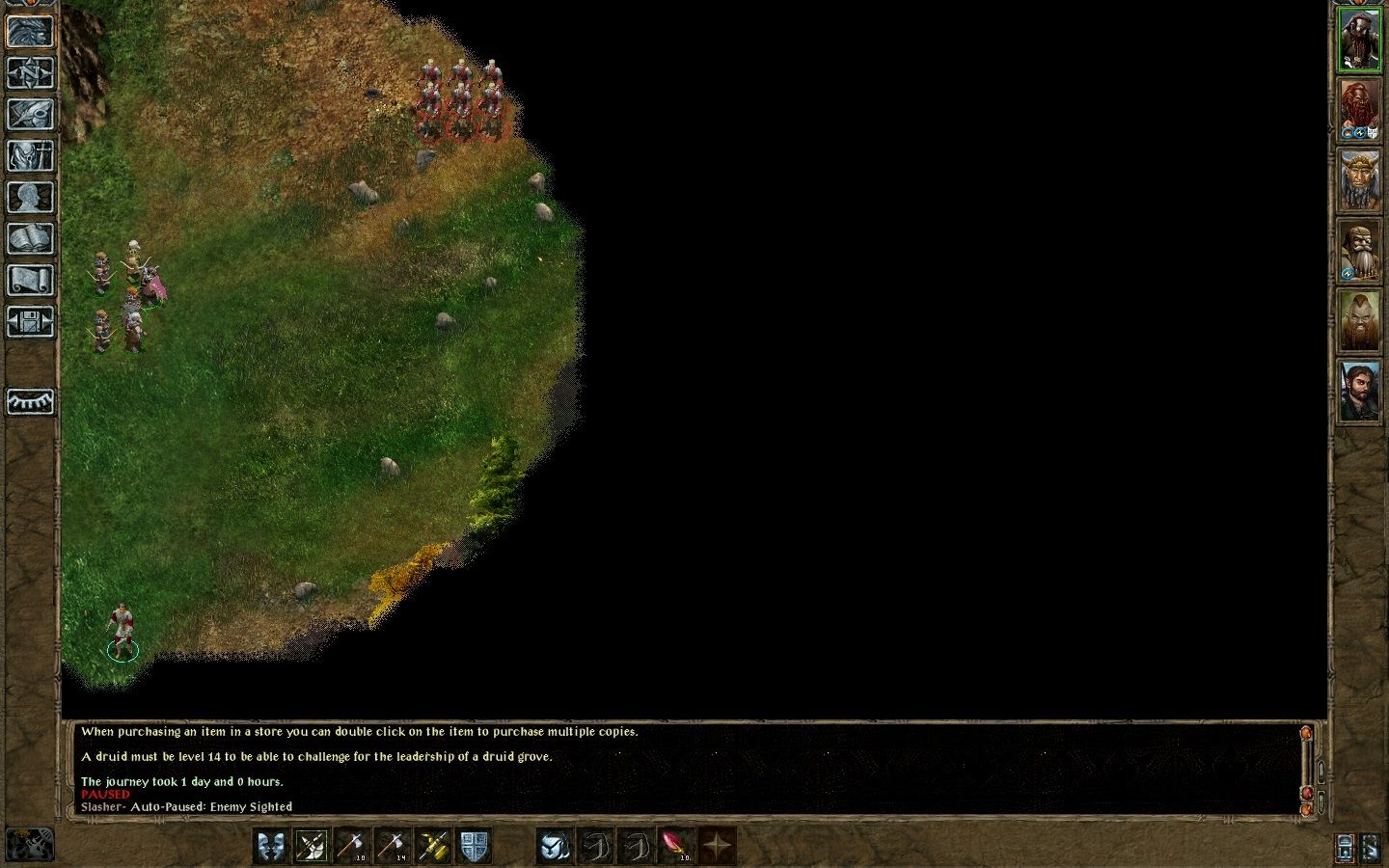
Task: Open the options floppy-disk button
Action: click(x=31, y=321)
